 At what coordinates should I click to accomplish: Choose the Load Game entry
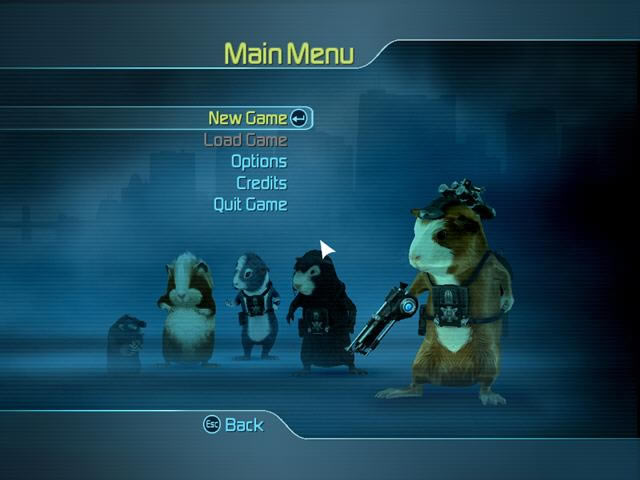245,140
